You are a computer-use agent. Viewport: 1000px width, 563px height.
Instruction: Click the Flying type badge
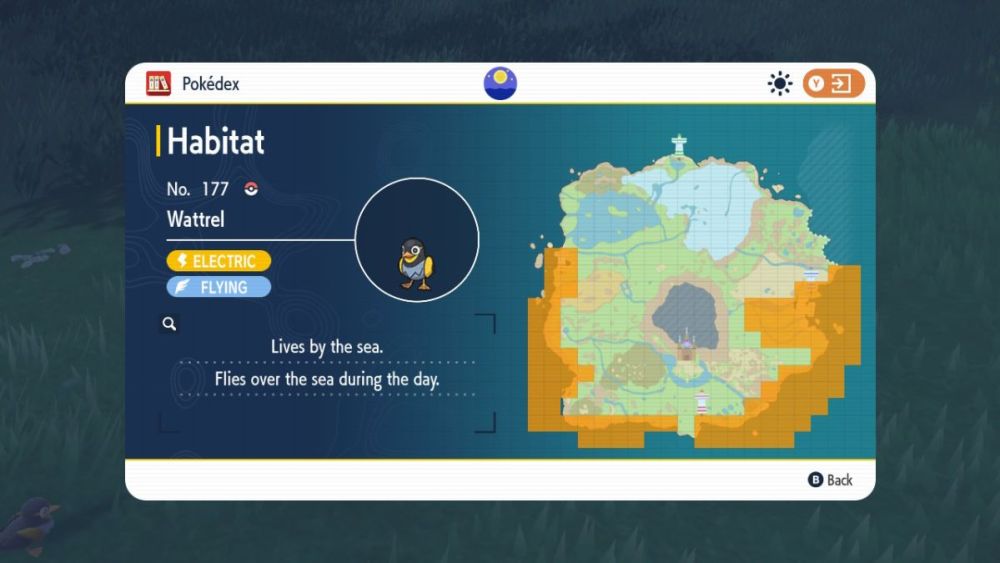[x=219, y=287]
